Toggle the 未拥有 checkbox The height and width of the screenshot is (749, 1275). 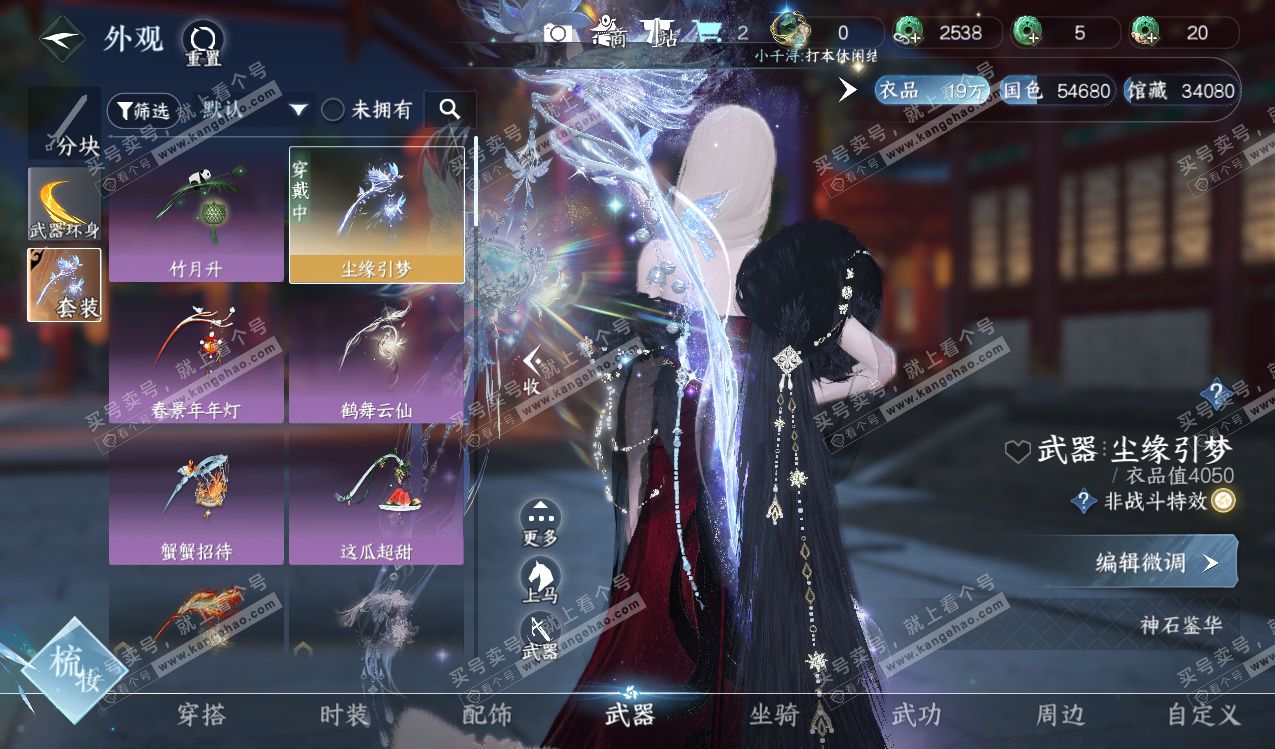tap(333, 110)
